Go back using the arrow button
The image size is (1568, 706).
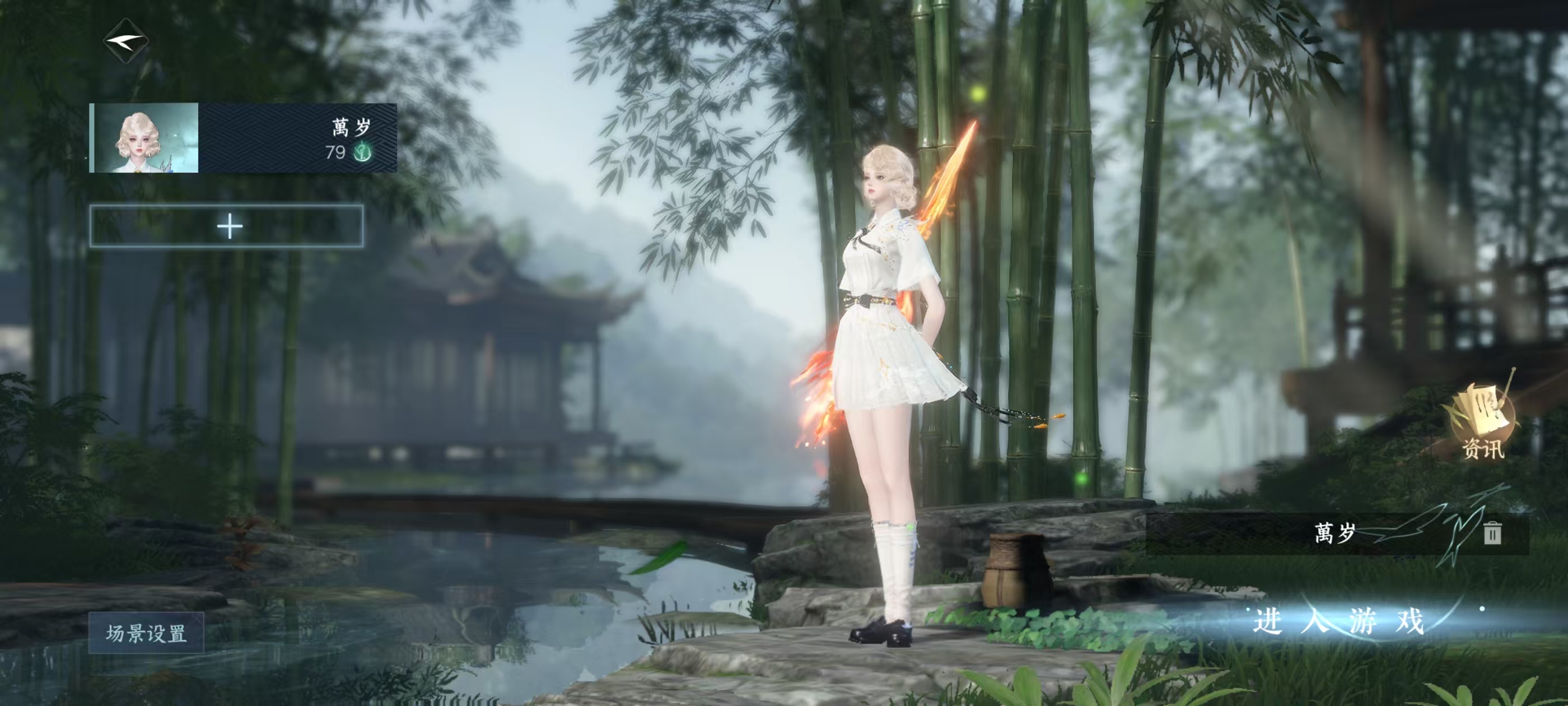tap(126, 41)
